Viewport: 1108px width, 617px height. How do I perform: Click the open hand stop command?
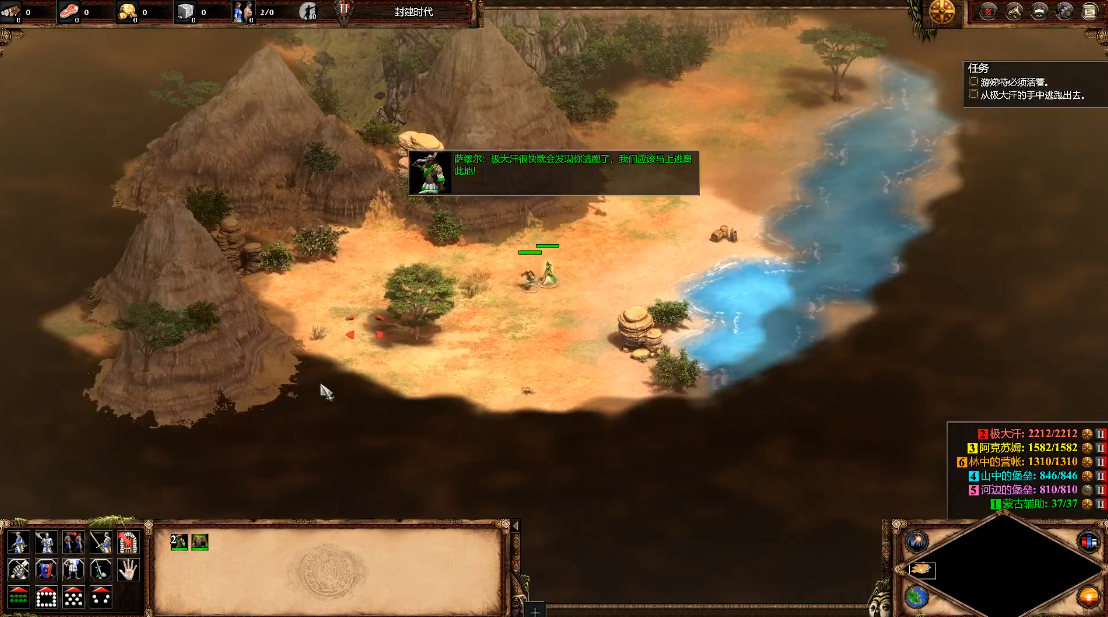tap(127, 569)
